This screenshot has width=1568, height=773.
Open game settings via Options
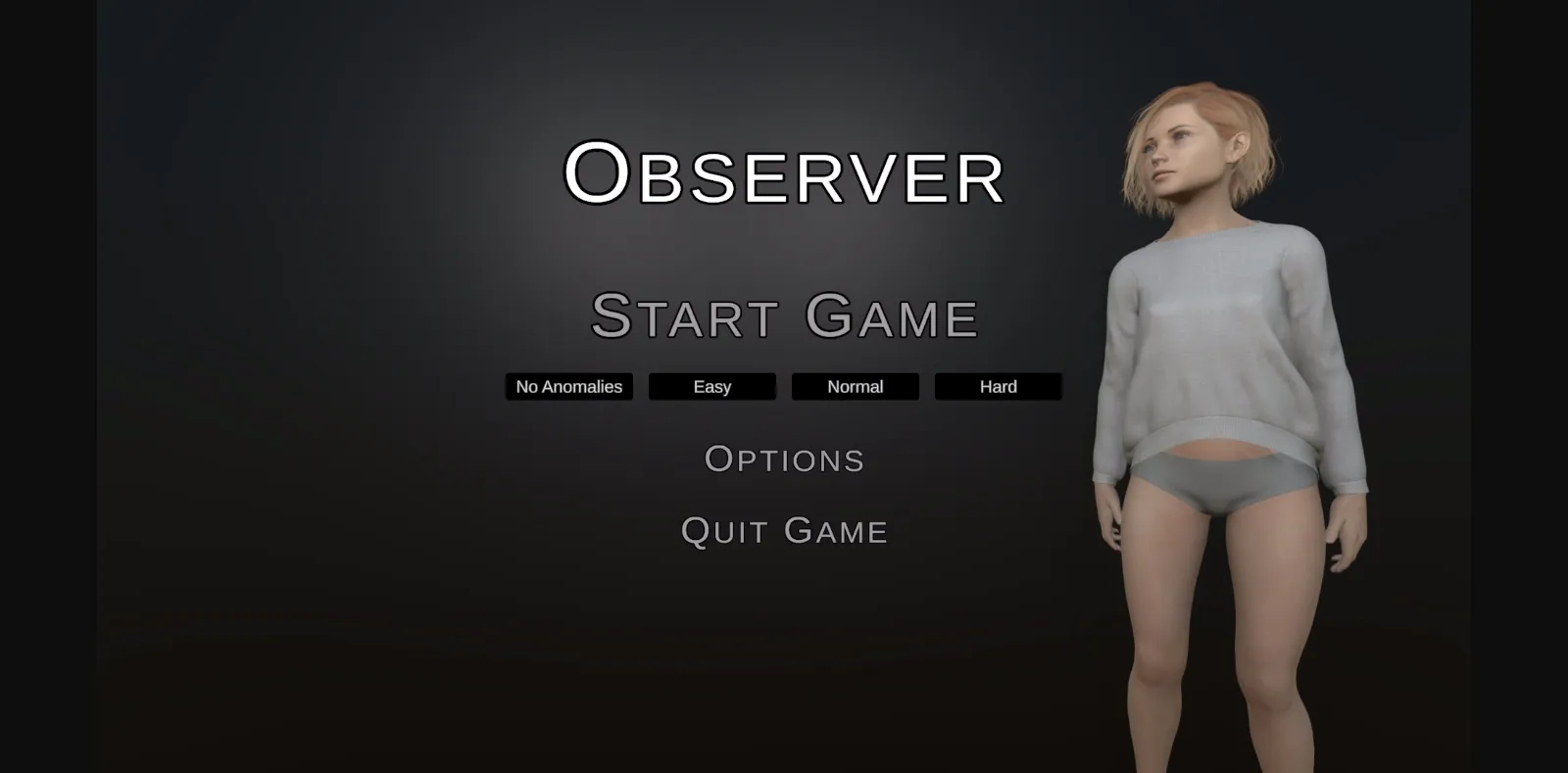pos(783,459)
